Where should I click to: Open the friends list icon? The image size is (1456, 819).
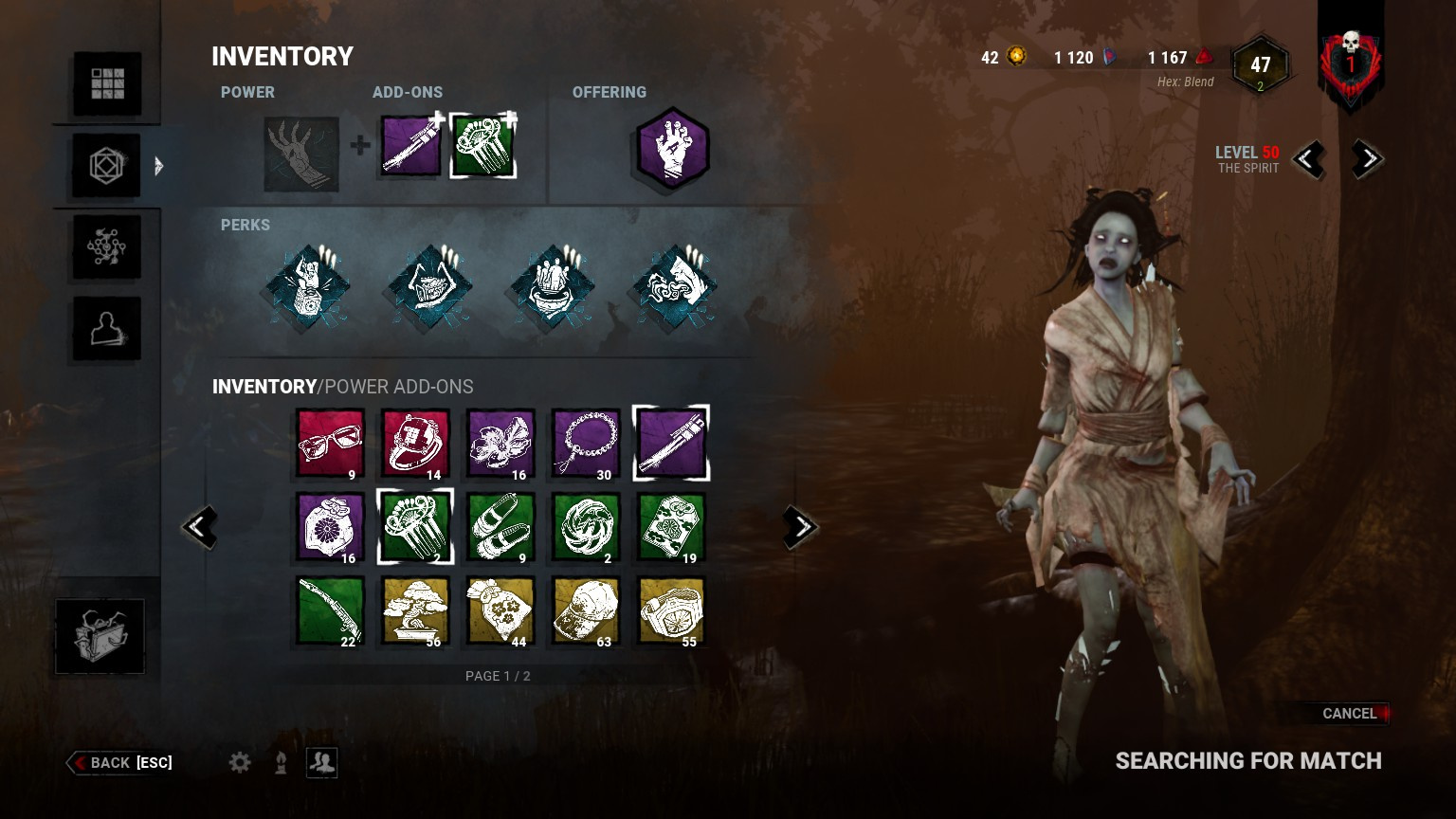click(x=322, y=762)
